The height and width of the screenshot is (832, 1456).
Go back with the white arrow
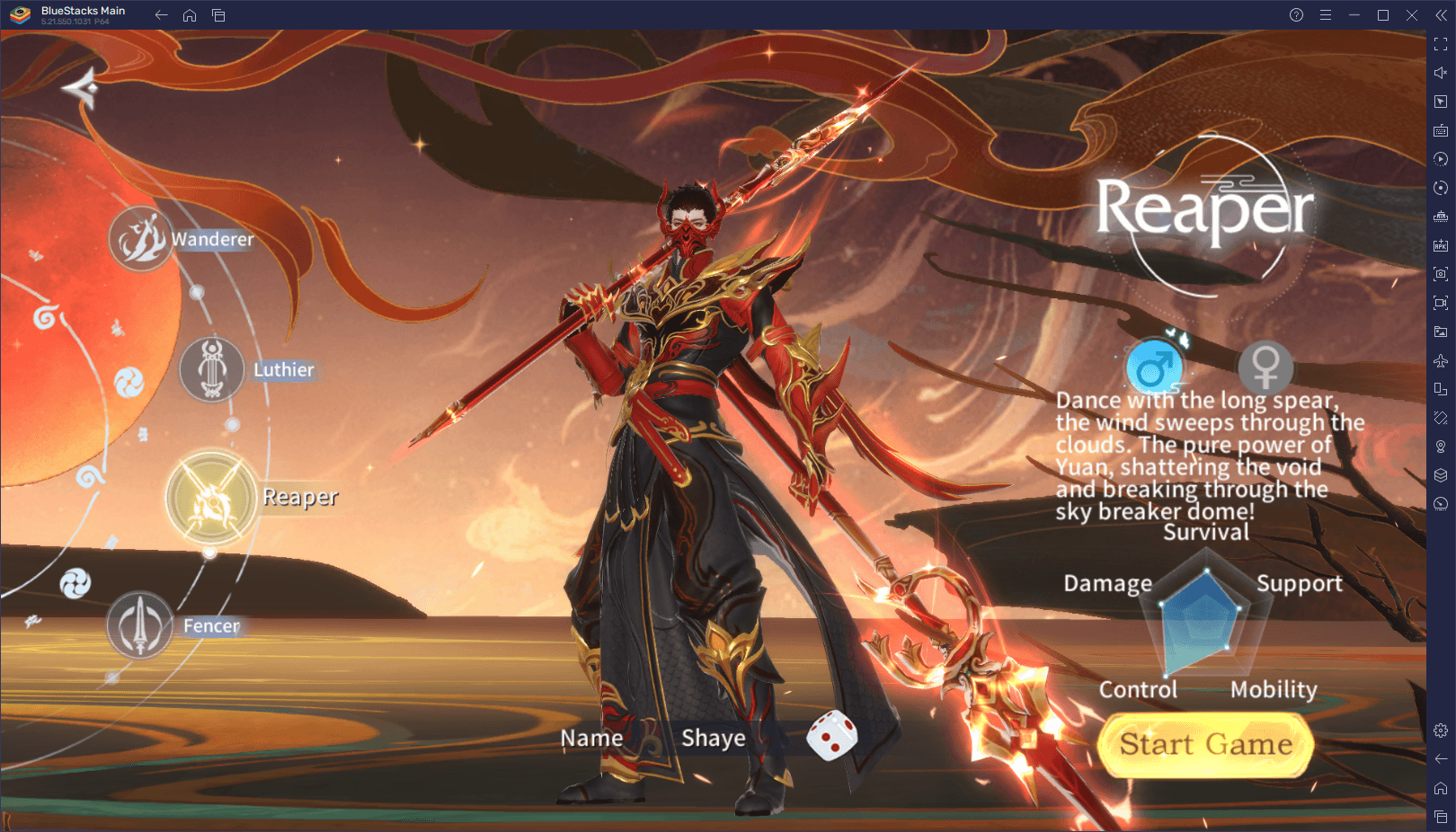point(80,88)
